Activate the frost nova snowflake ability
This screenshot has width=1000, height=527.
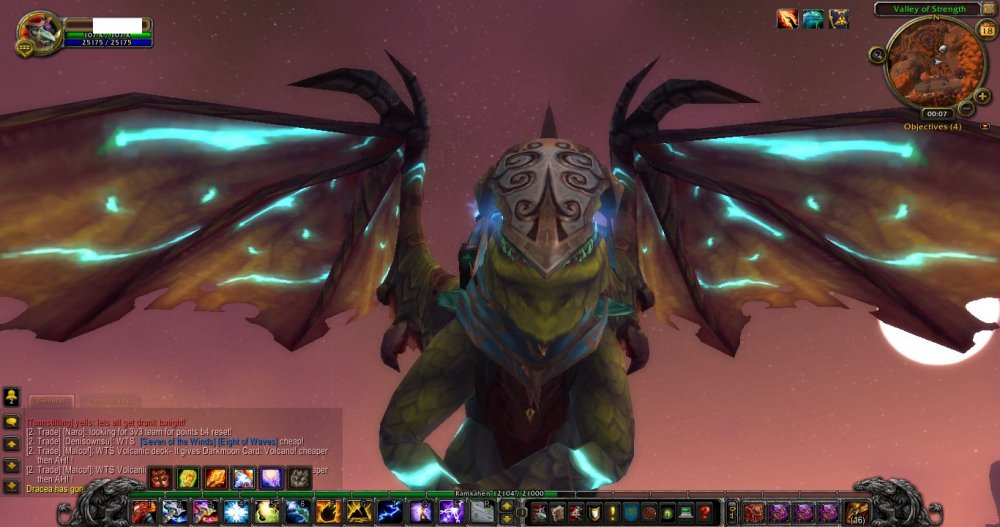(x=236, y=512)
